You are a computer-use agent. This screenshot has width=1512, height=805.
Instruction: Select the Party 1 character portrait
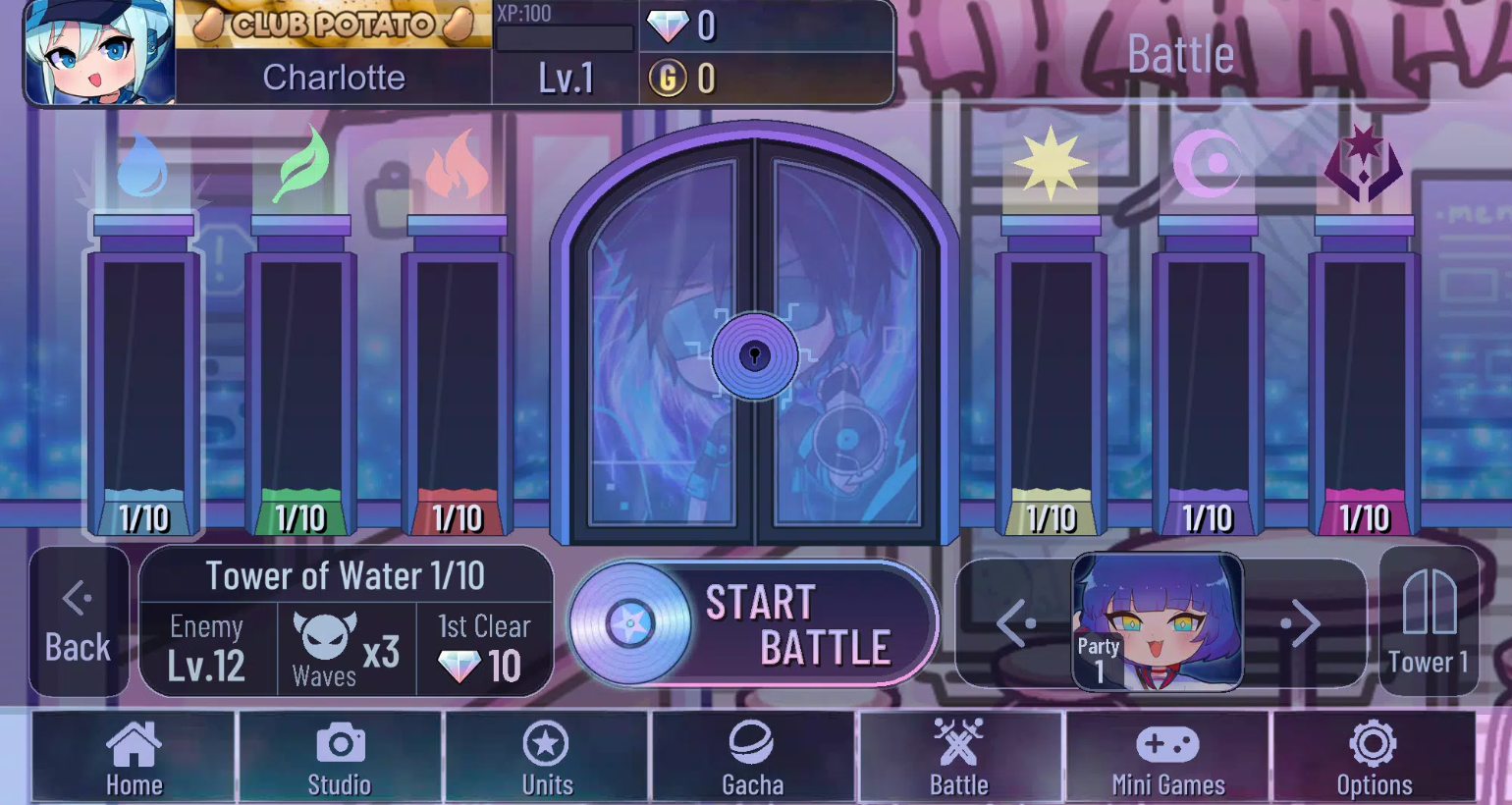1159,623
